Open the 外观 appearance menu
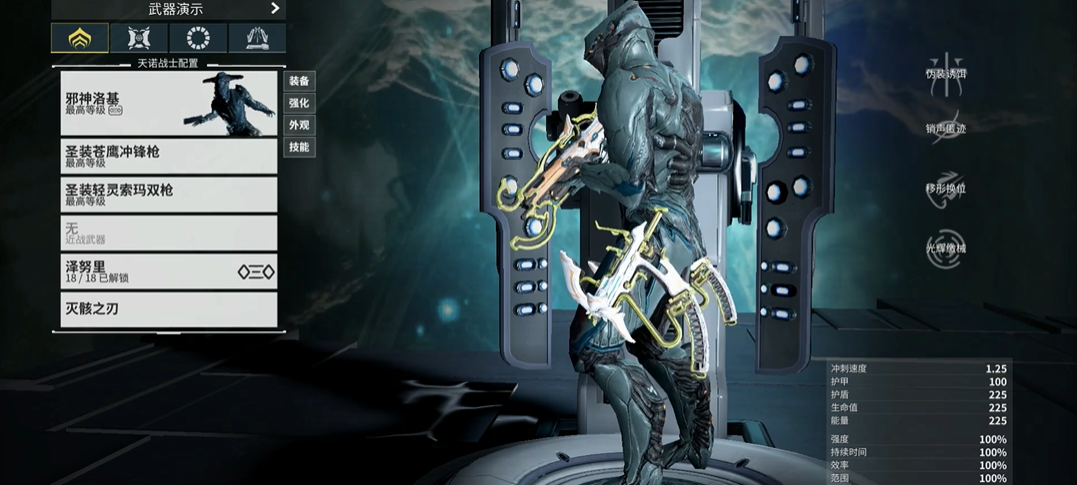This screenshot has width=1077, height=485. 299,125
